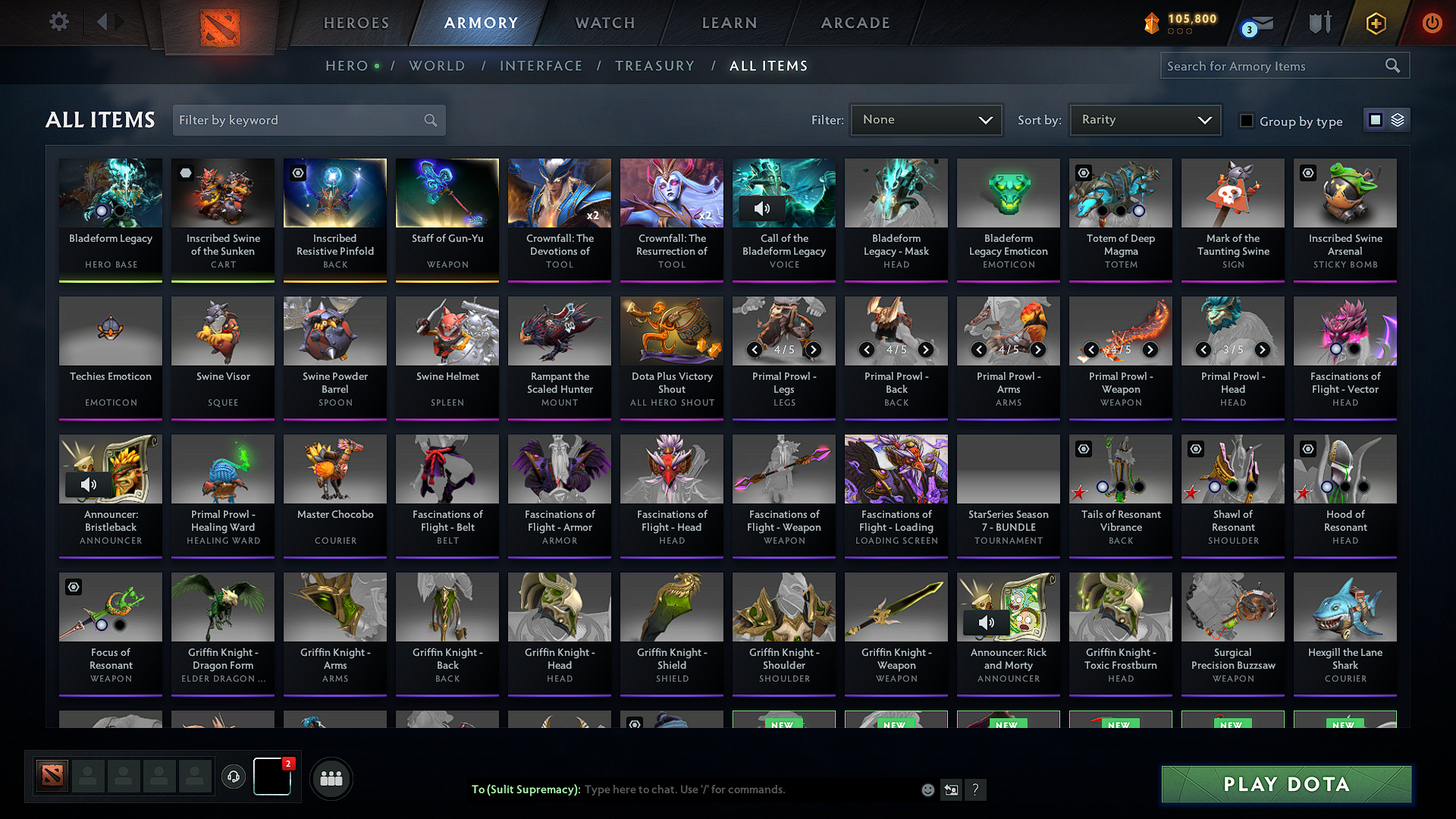Switch to the WATCH tab

coord(603,23)
